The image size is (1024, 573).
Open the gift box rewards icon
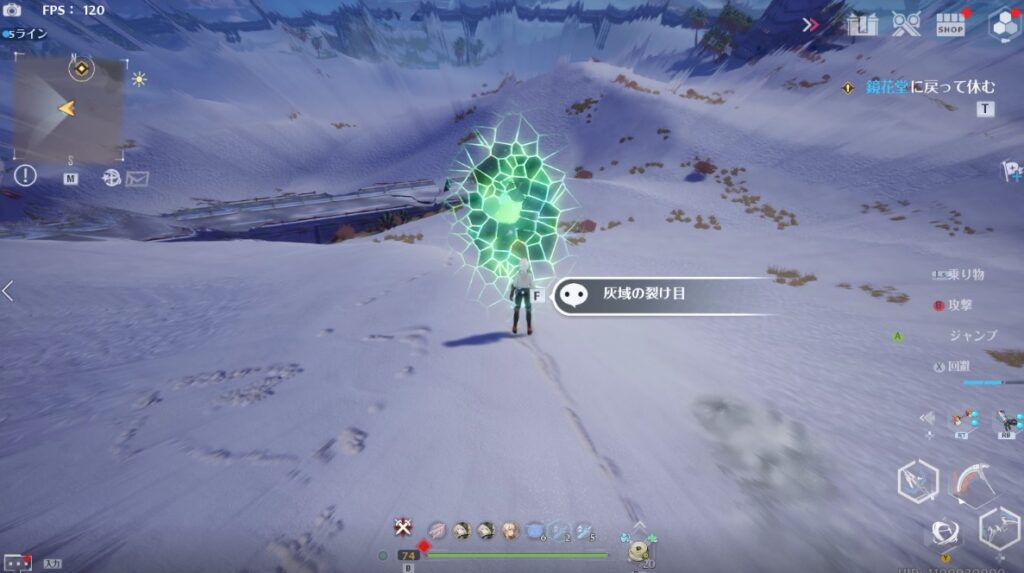click(861, 25)
